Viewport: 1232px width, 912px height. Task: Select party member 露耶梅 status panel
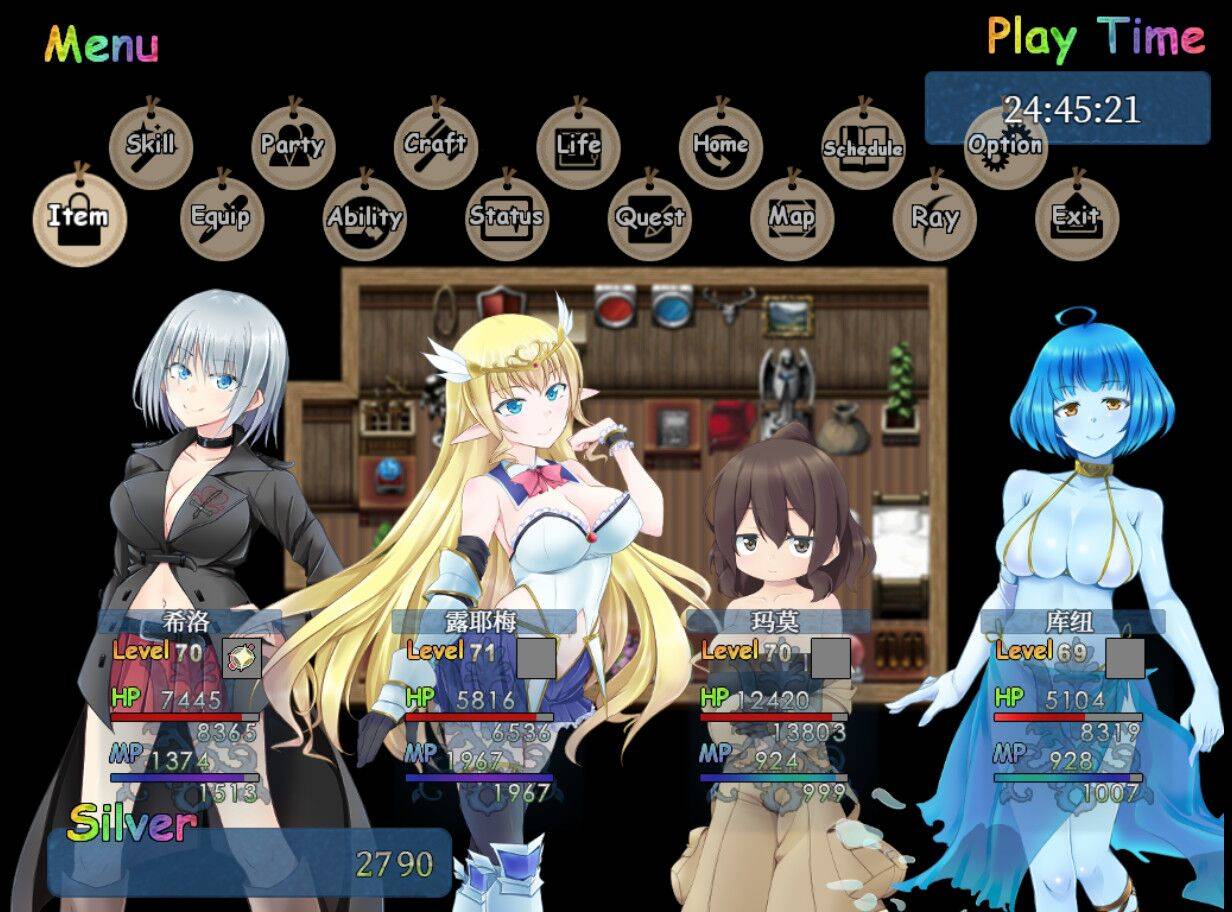pos(479,706)
